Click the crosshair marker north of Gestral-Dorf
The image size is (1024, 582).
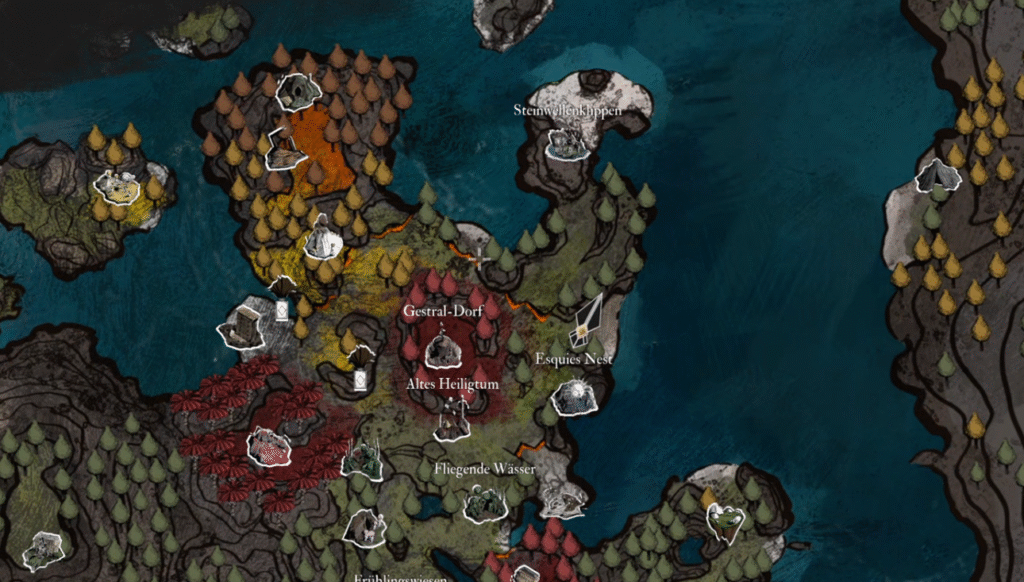tap(478, 256)
